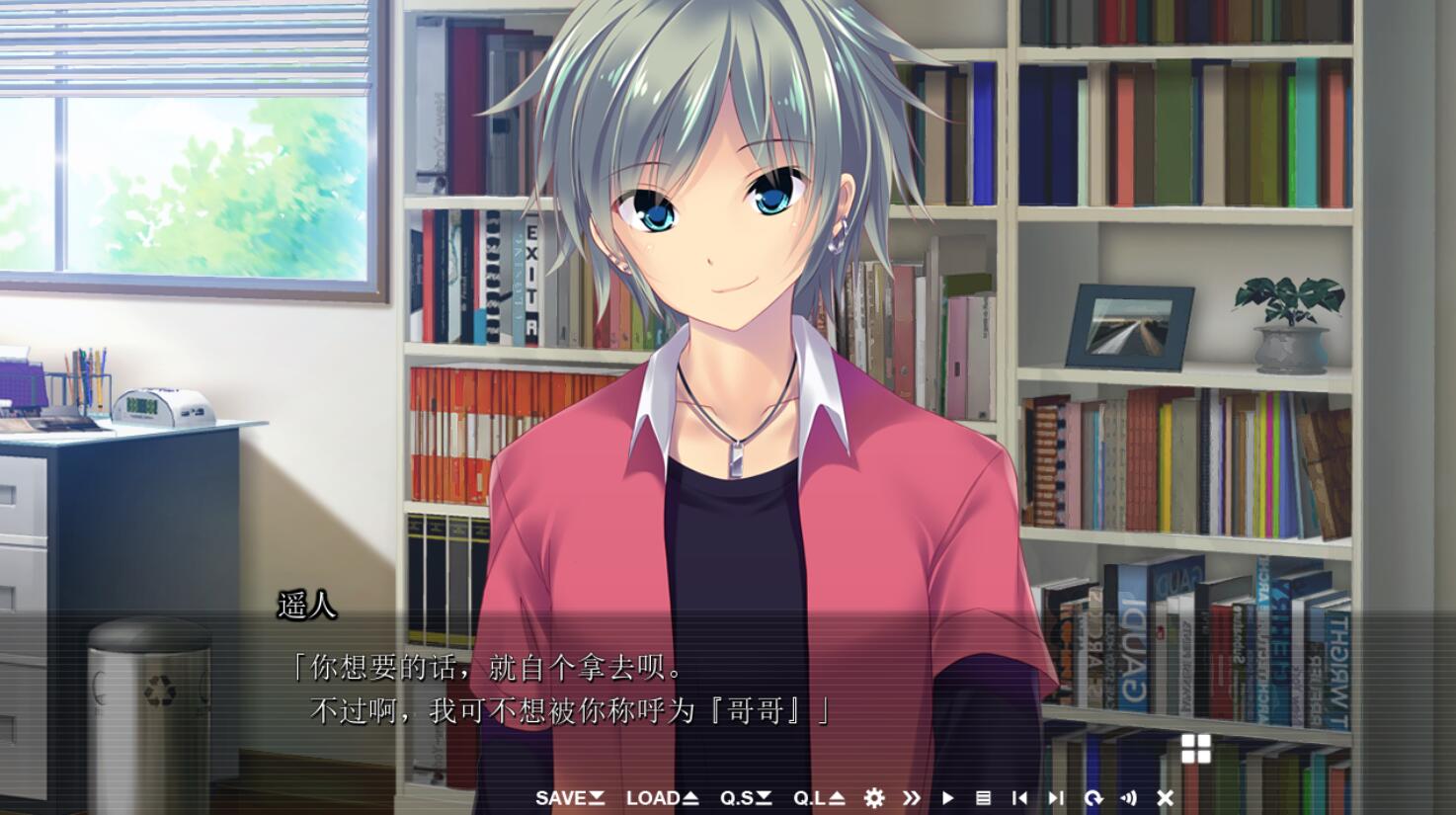Click the circular arrow replay icon
Screen dimensions: 1456x815
(1092, 798)
